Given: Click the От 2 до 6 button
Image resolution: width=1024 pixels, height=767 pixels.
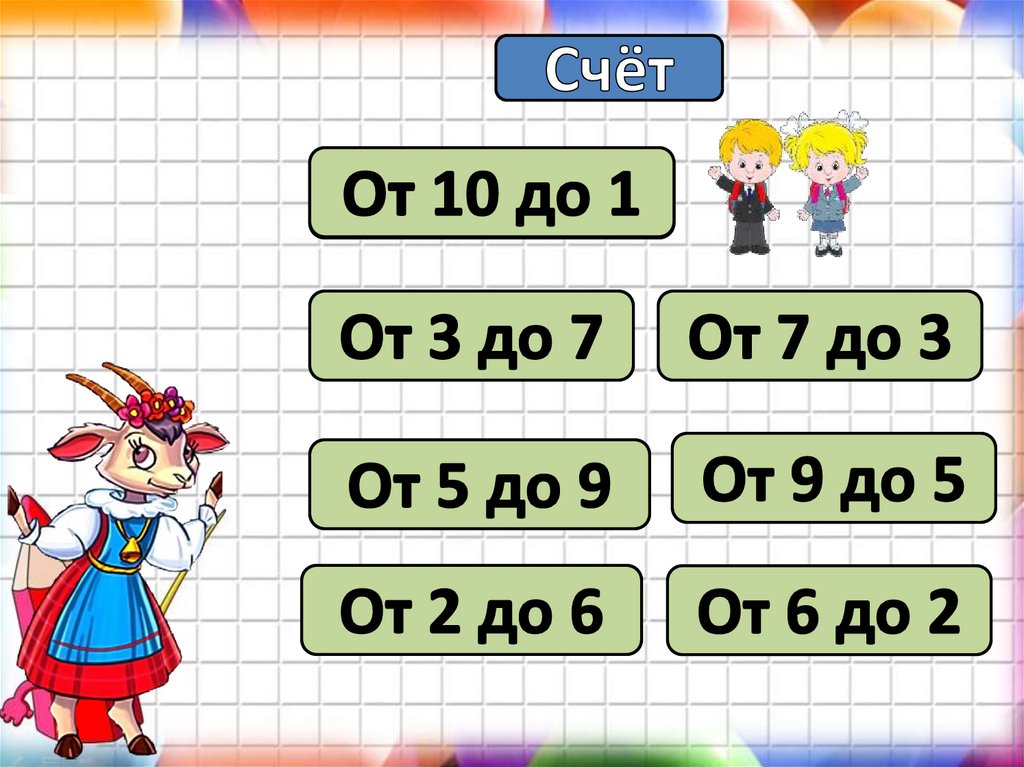Looking at the screenshot, I should [471, 610].
